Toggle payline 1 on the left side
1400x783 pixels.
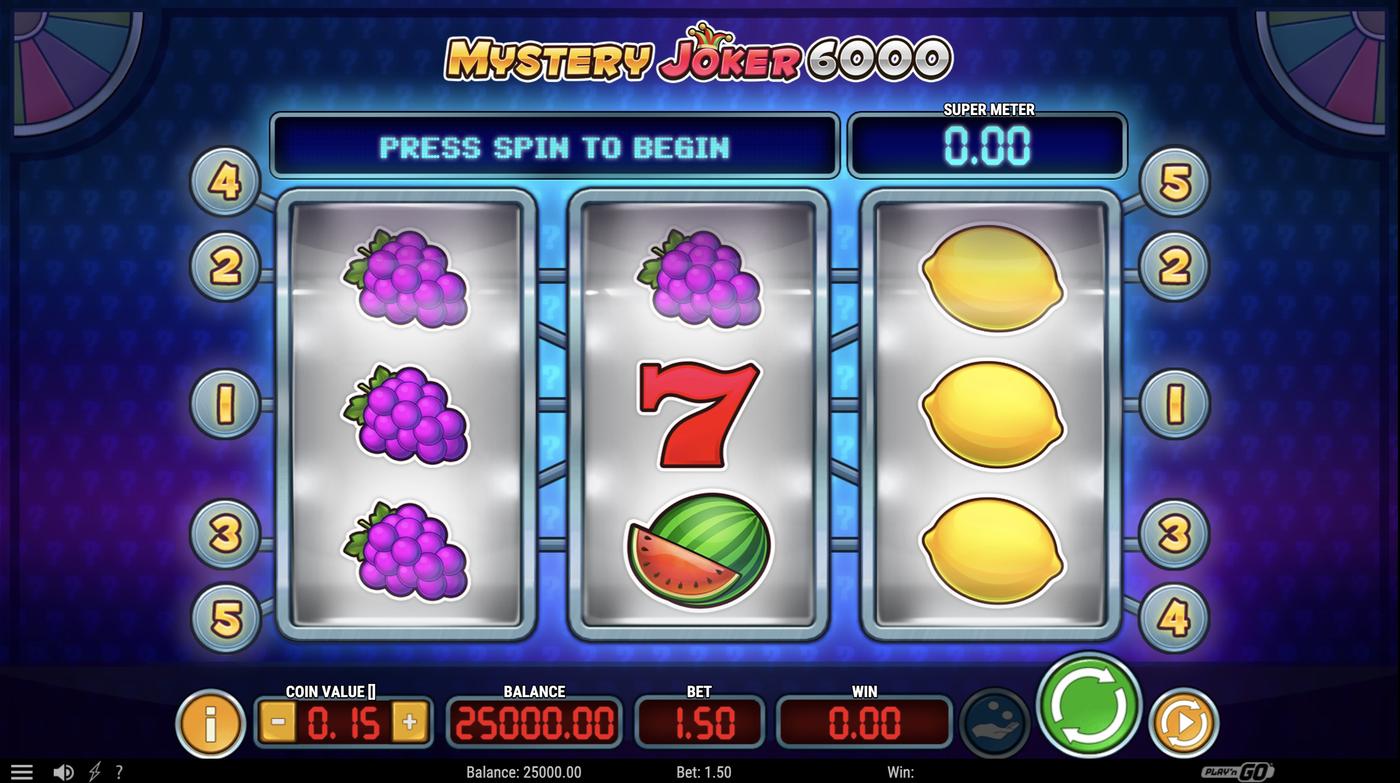click(224, 403)
